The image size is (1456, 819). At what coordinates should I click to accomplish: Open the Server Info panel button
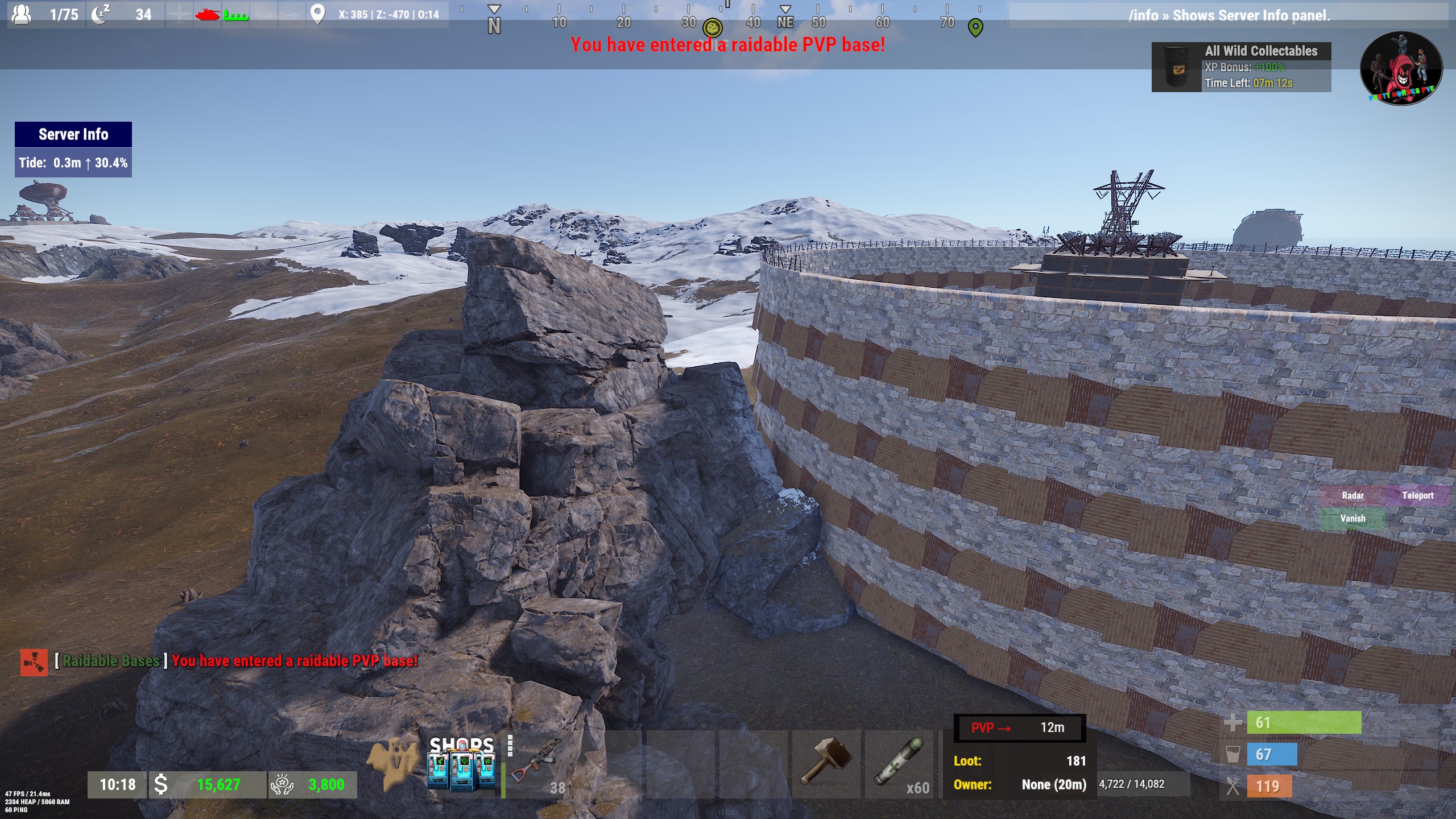click(73, 135)
